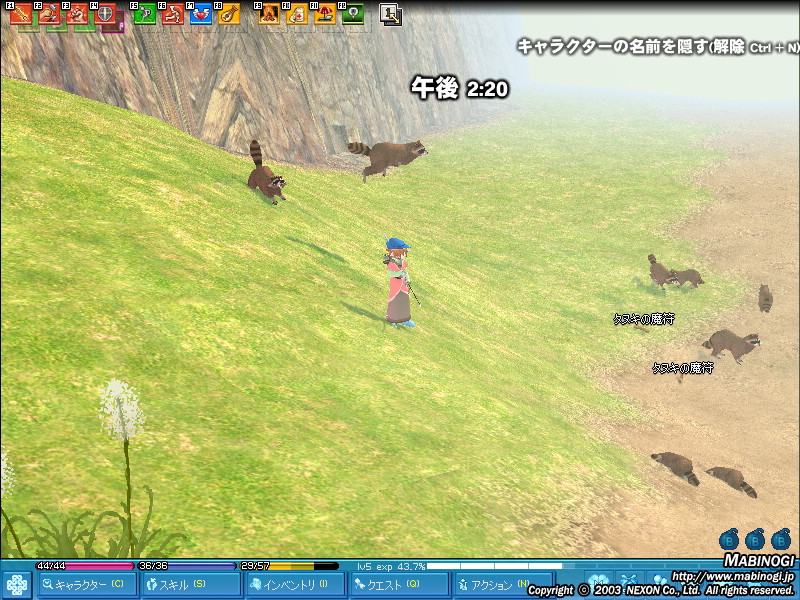800x600 pixels.
Task: Select the F10 first aid bandage skill
Action: tap(296, 14)
